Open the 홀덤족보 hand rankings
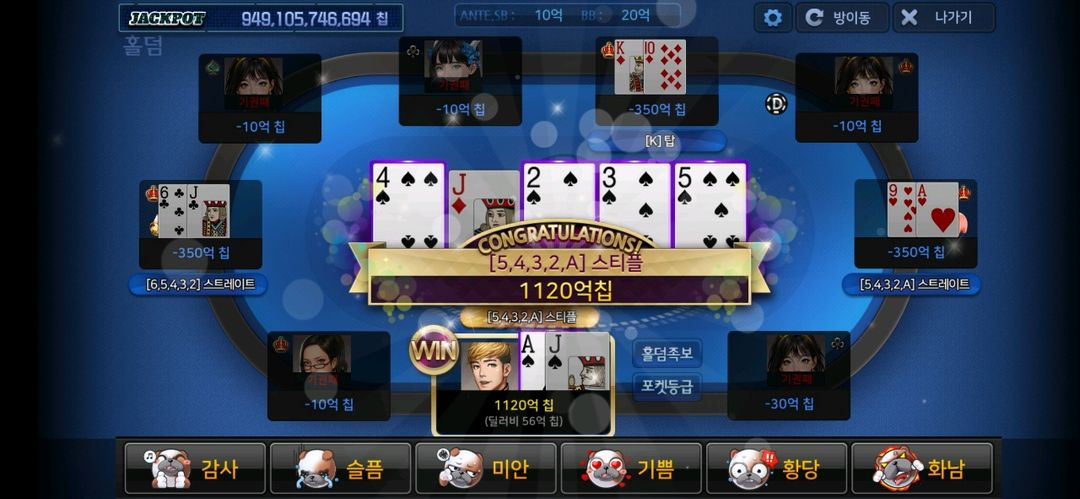 (667, 354)
